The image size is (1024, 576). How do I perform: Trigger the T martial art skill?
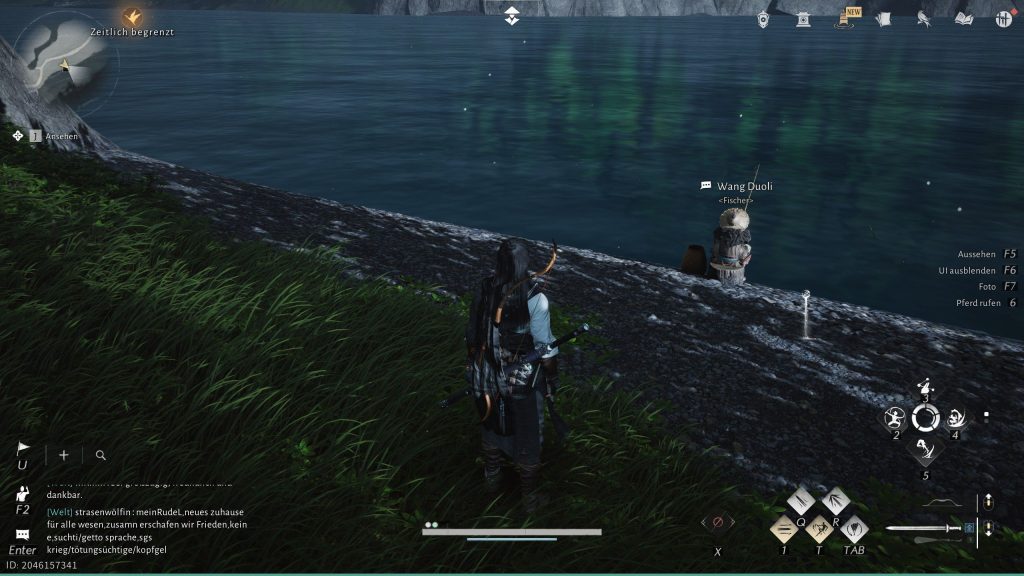click(x=819, y=528)
